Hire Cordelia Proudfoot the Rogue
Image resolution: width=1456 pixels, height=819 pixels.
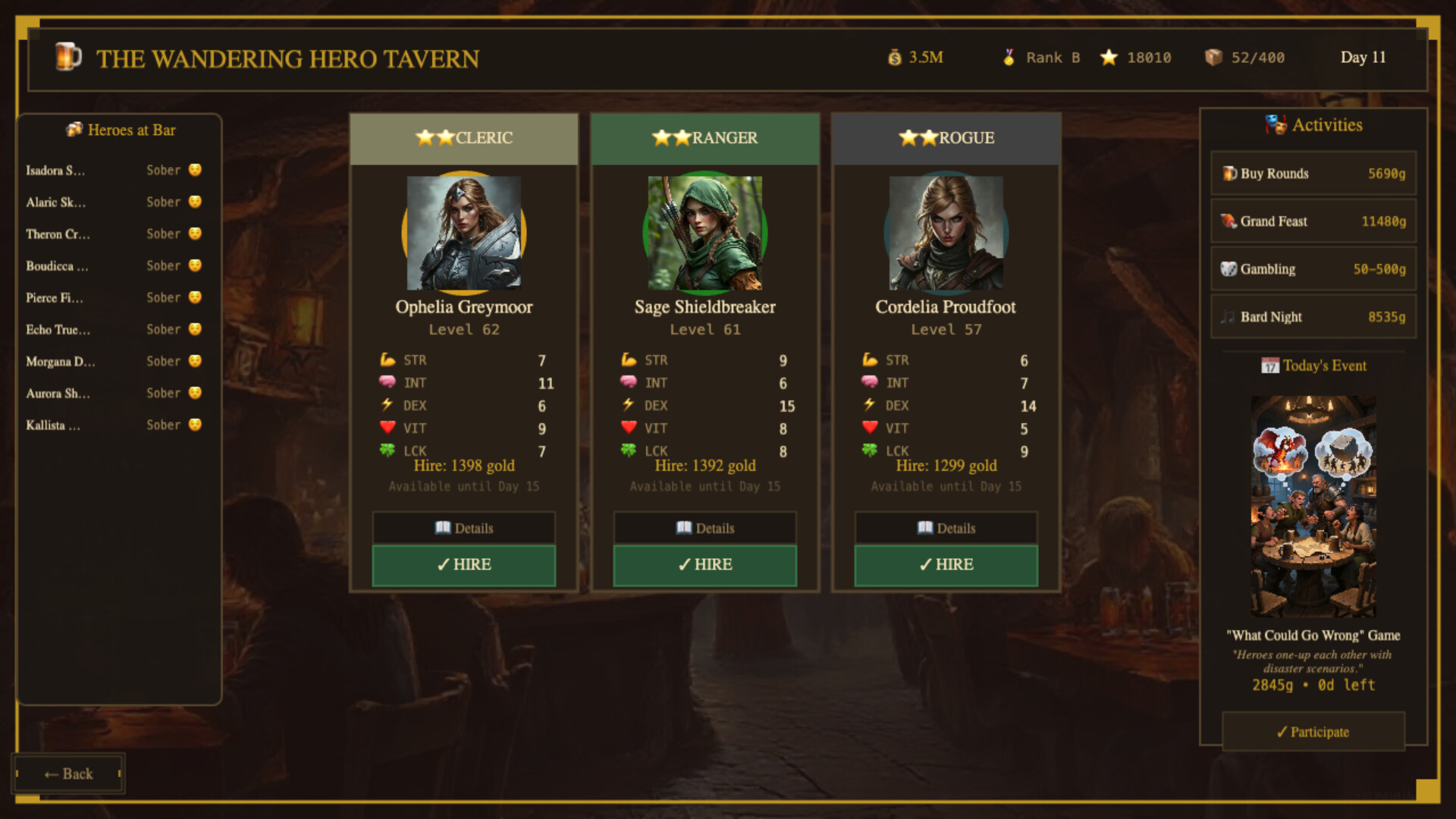[x=945, y=565]
